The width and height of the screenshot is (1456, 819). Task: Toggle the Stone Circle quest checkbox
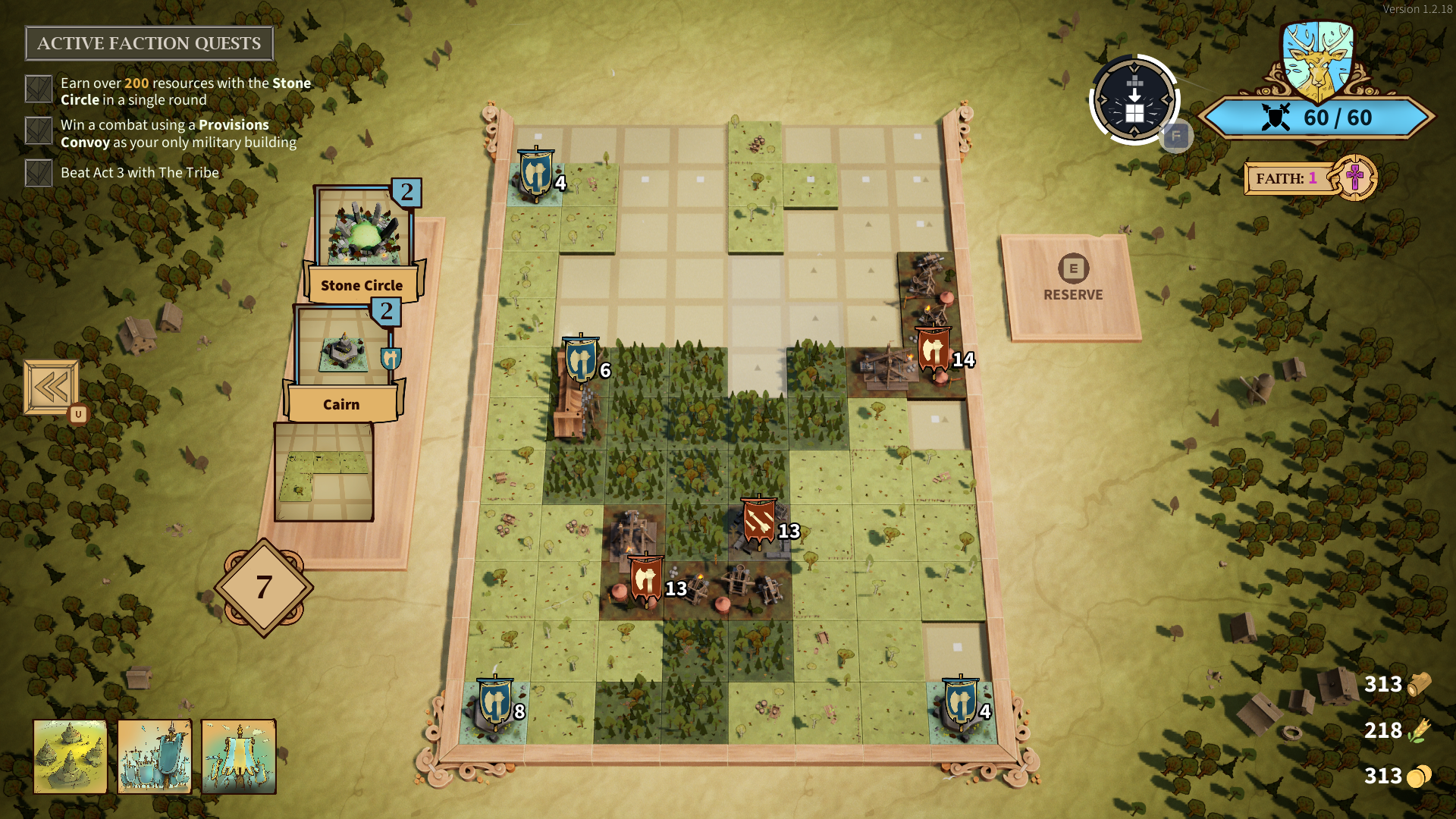click(x=39, y=89)
